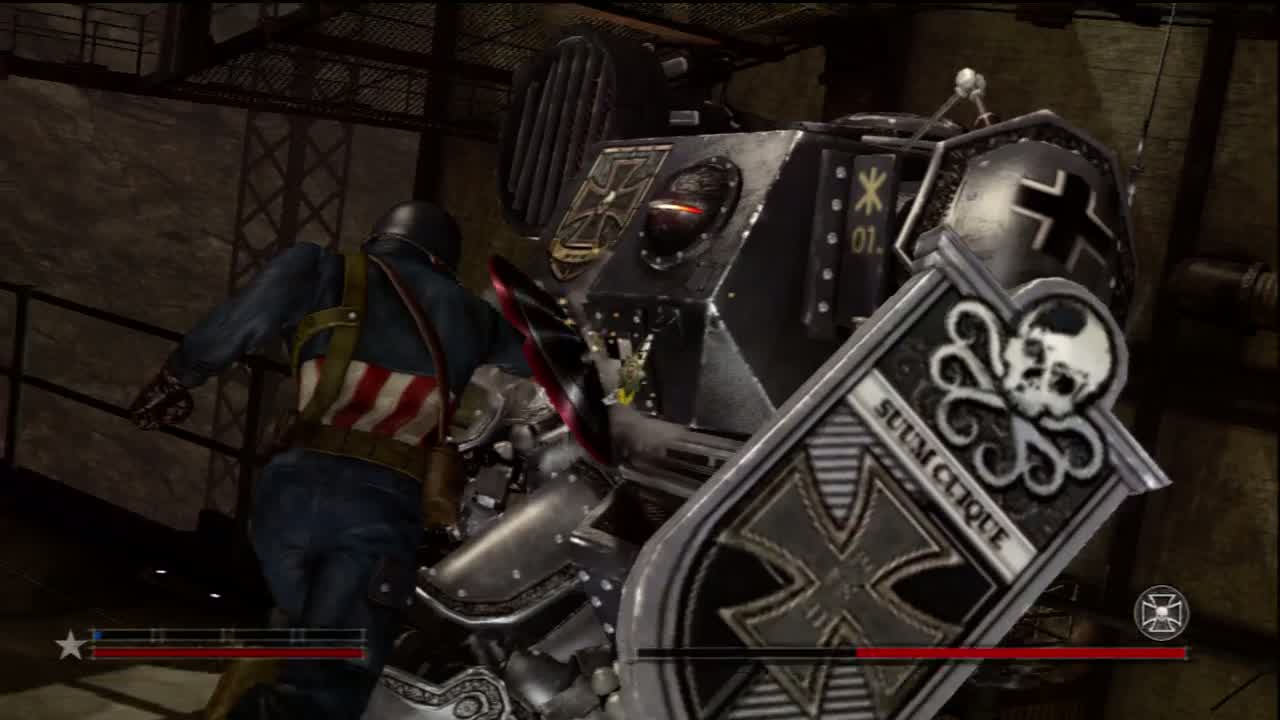This screenshot has width=1280, height=720.
Task: Click the white star player icon
Action: 70,645
